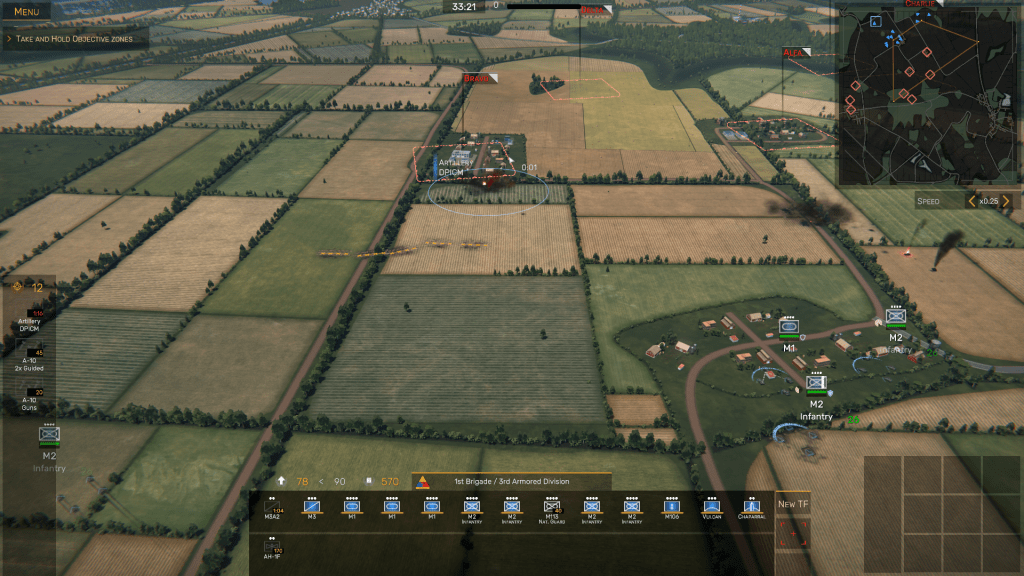This screenshot has height=576, width=1024.
Task: Activate the A-10 Guns strike
Action: click(x=29, y=397)
